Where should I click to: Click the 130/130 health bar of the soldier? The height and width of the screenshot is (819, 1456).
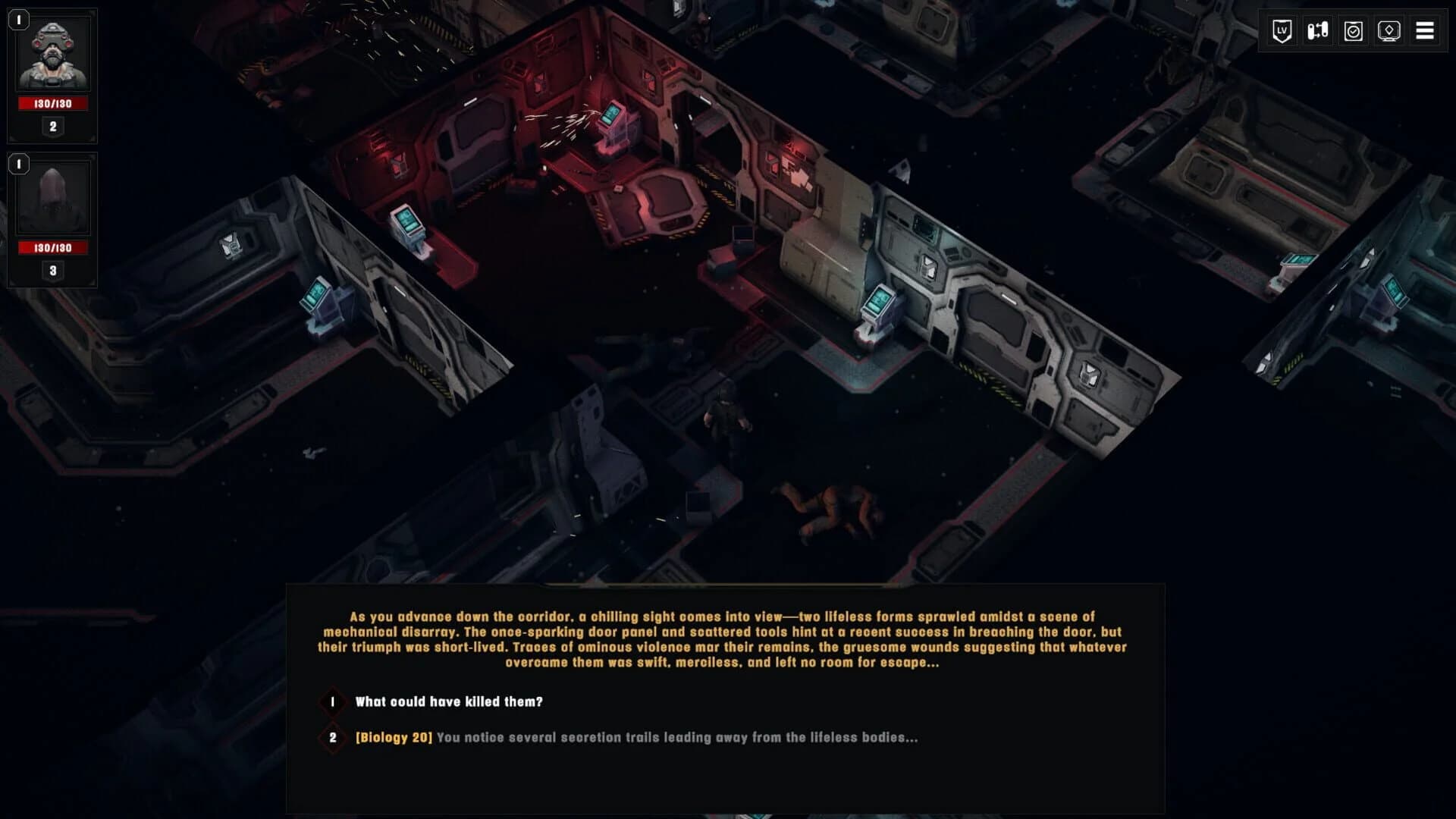pyautogui.click(x=53, y=103)
